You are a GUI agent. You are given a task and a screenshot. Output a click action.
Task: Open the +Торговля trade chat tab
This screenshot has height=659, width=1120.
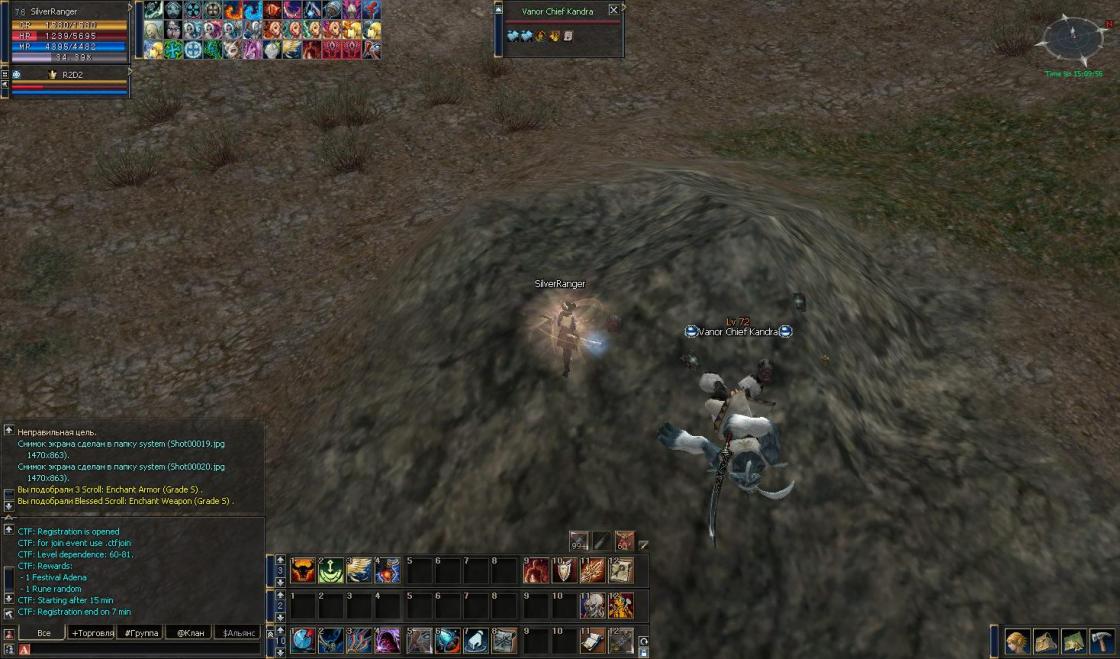pyautogui.click(x=92, y=633)
